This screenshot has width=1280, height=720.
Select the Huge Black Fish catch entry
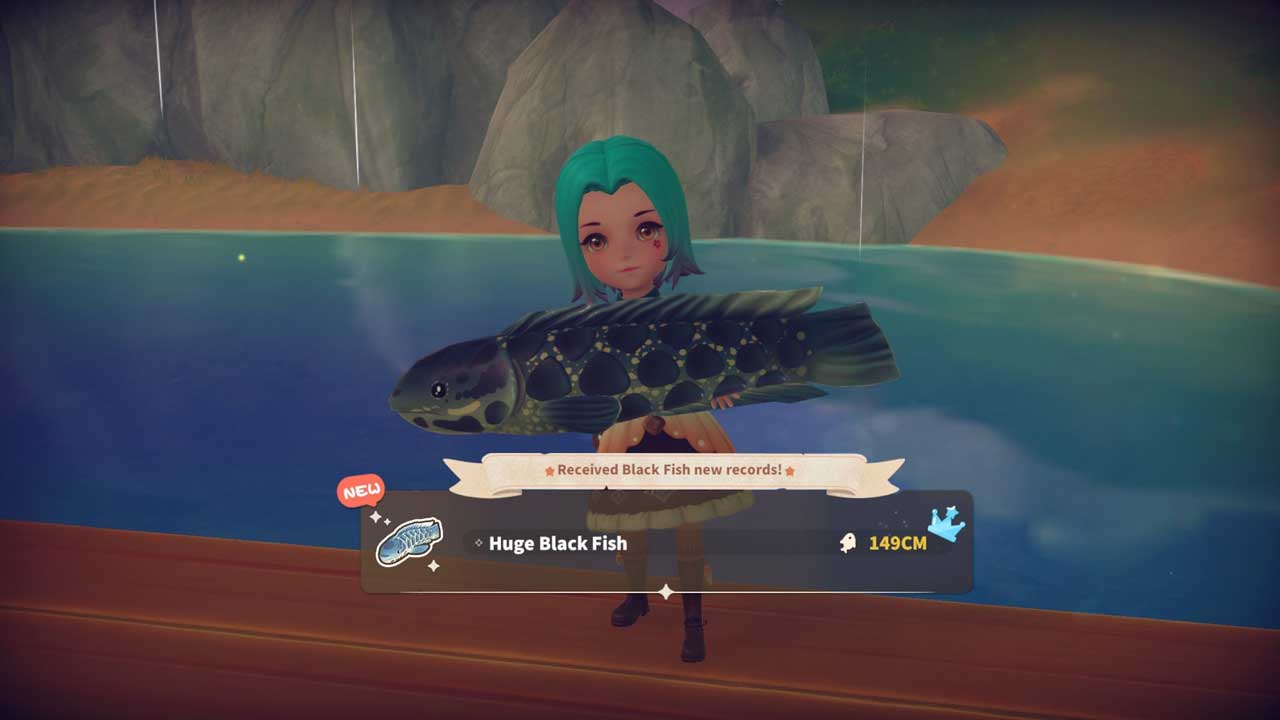(558, 544)
